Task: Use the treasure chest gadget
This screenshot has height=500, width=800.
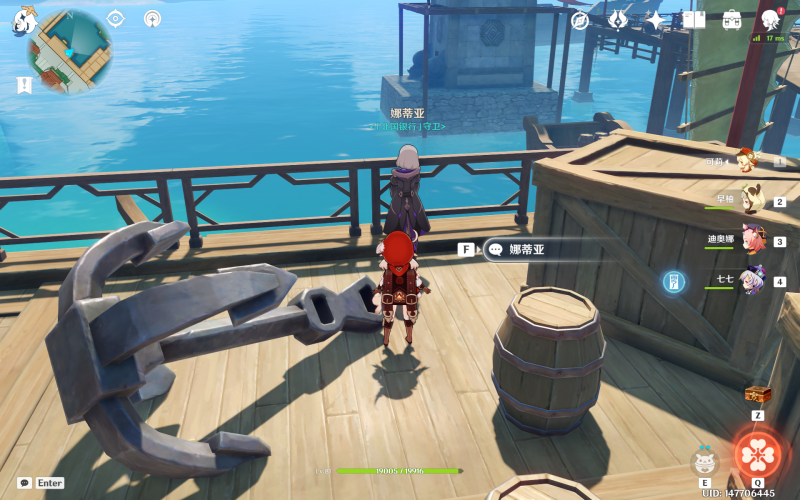Action: pos(757,394)
